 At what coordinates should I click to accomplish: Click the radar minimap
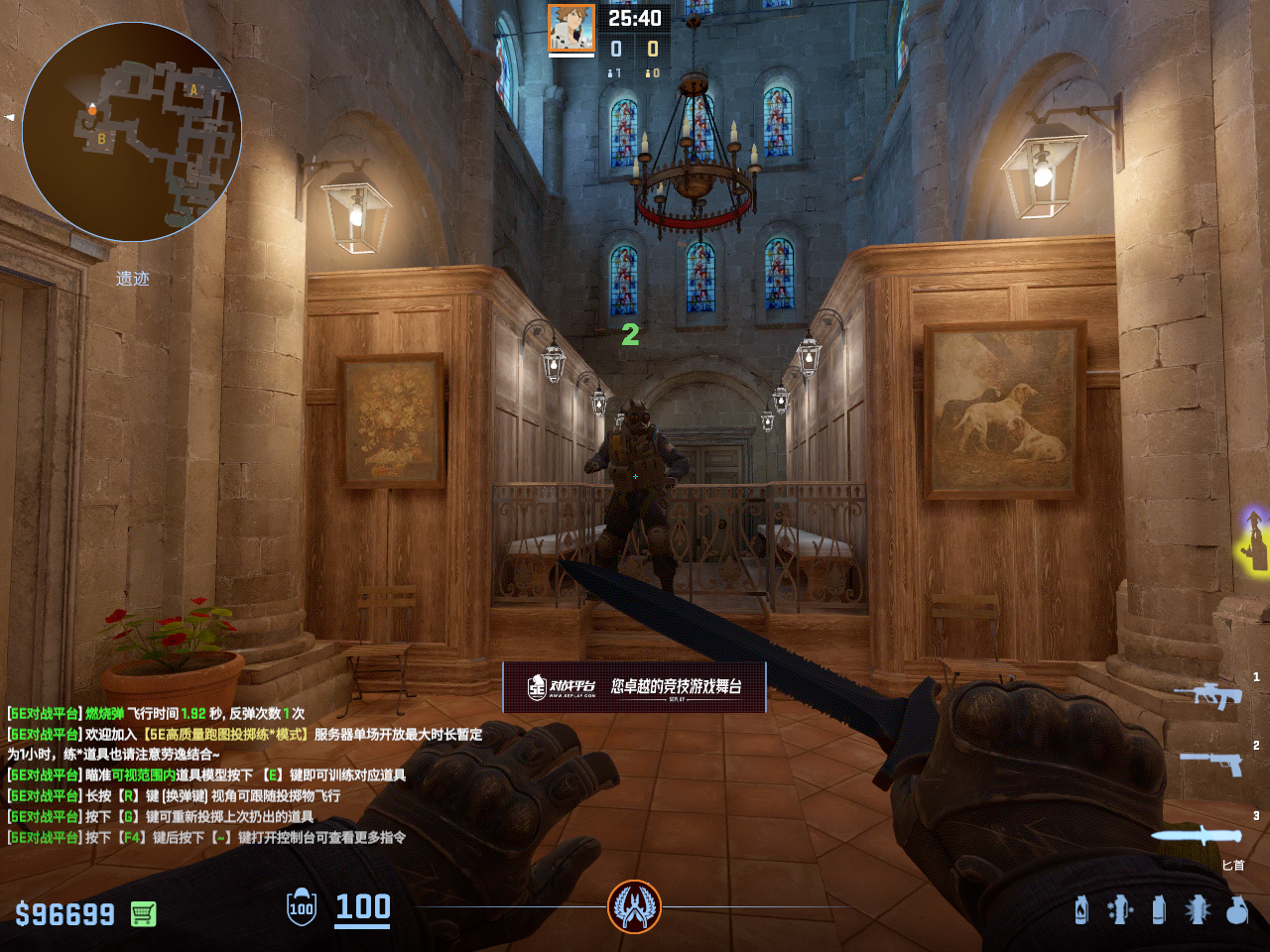pos(132,132)
